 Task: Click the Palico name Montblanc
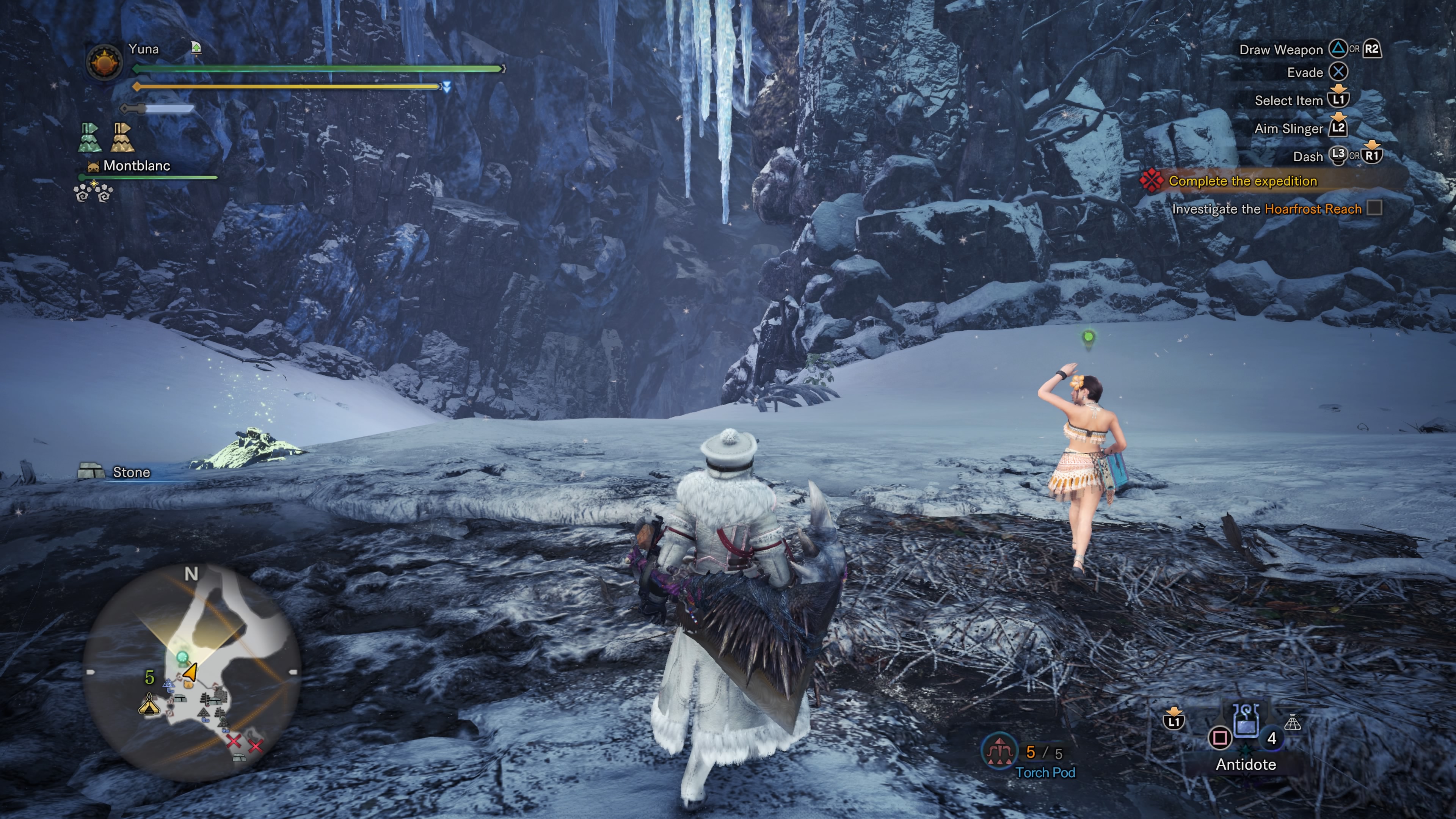pyautogui.click(x=136, y=166)
